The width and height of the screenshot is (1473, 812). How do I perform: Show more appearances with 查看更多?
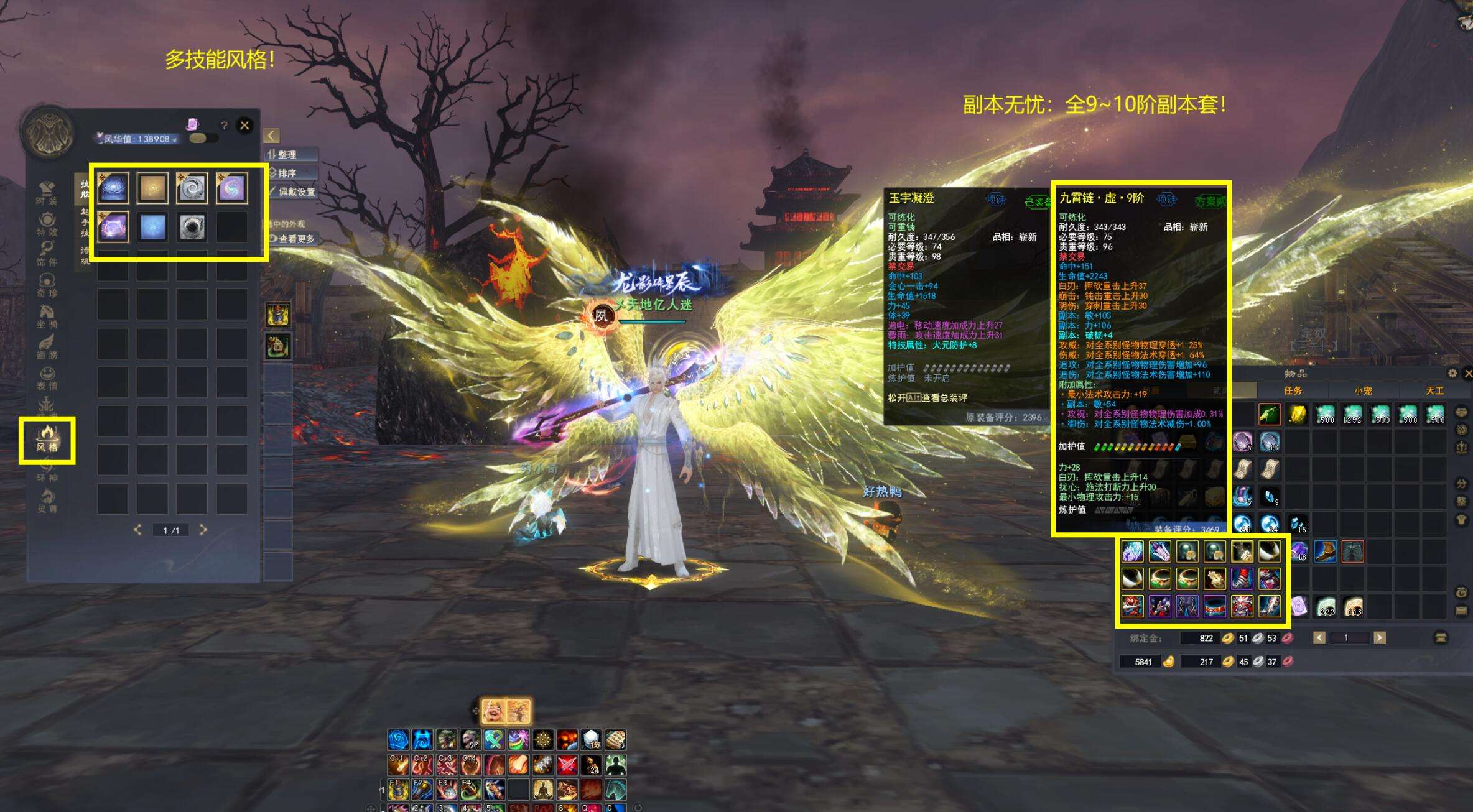294,239
